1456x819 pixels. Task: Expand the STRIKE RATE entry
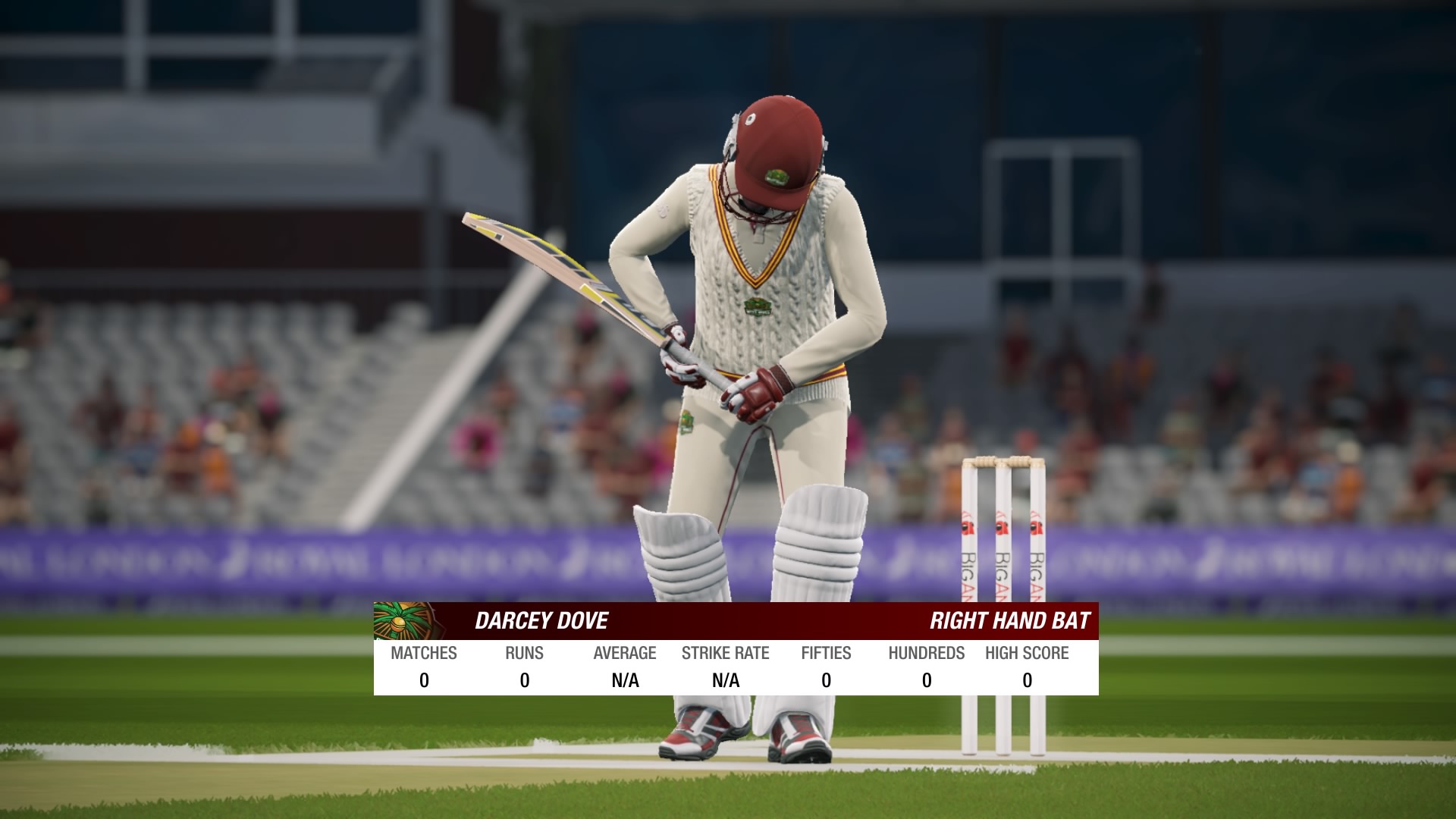click(726, 653)
